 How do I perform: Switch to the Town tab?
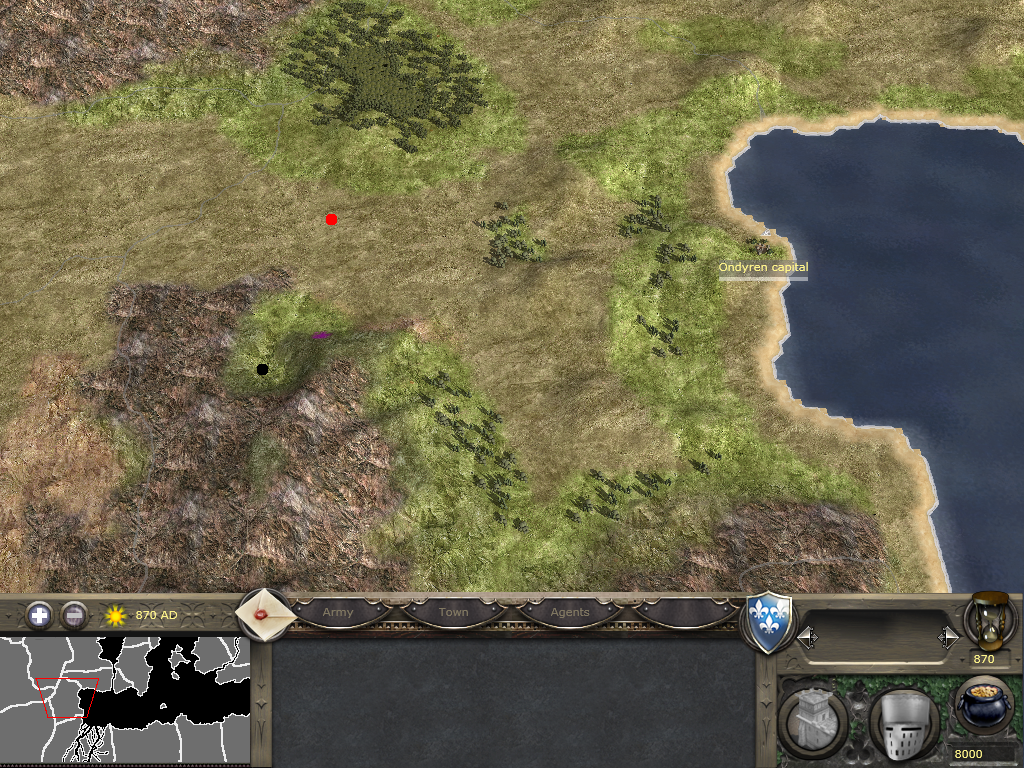coord(453,612)
